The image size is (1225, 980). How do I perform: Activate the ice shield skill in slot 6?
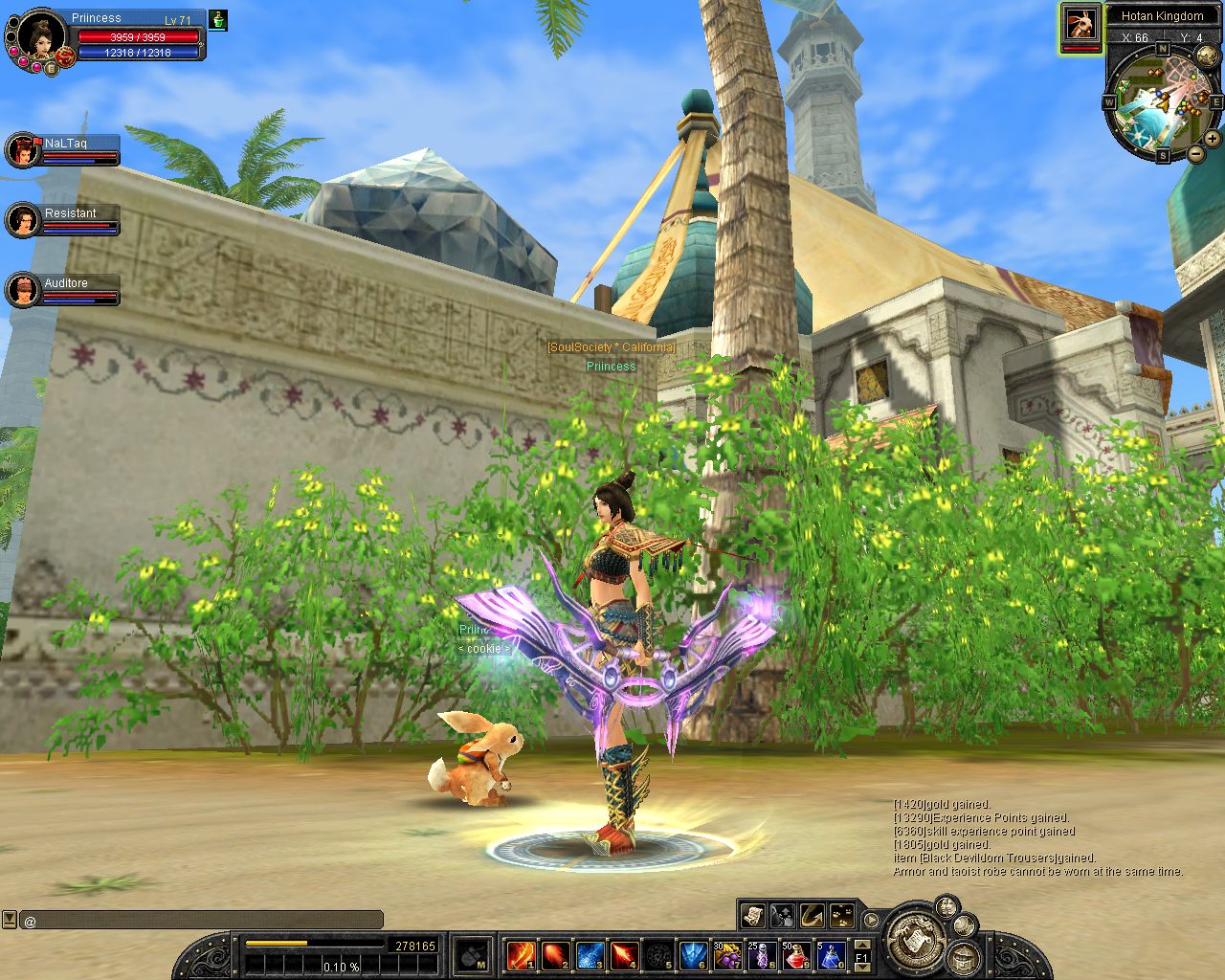pyautogui.click(x=693, y=954)
